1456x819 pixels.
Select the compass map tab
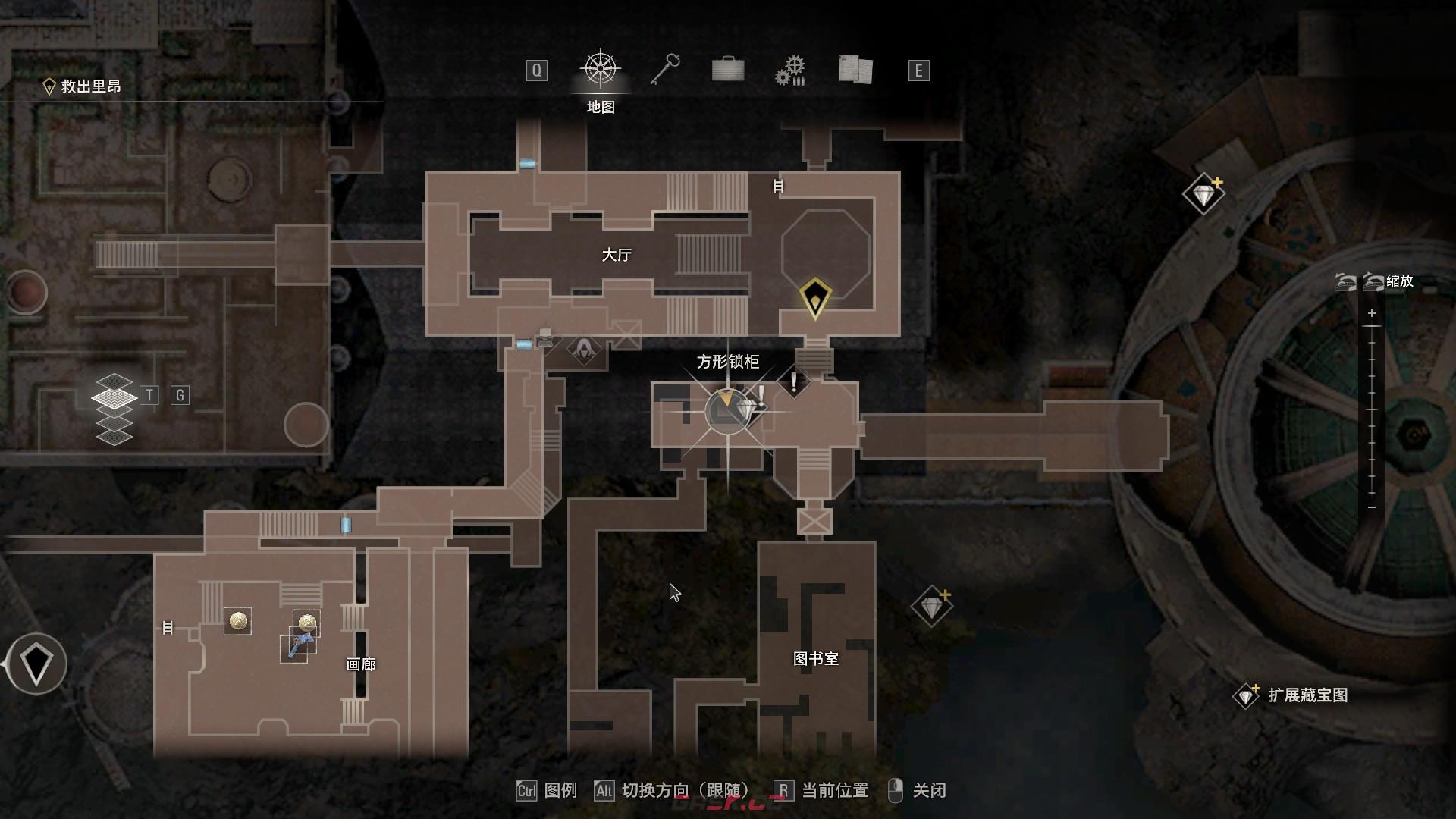[601, 70]
